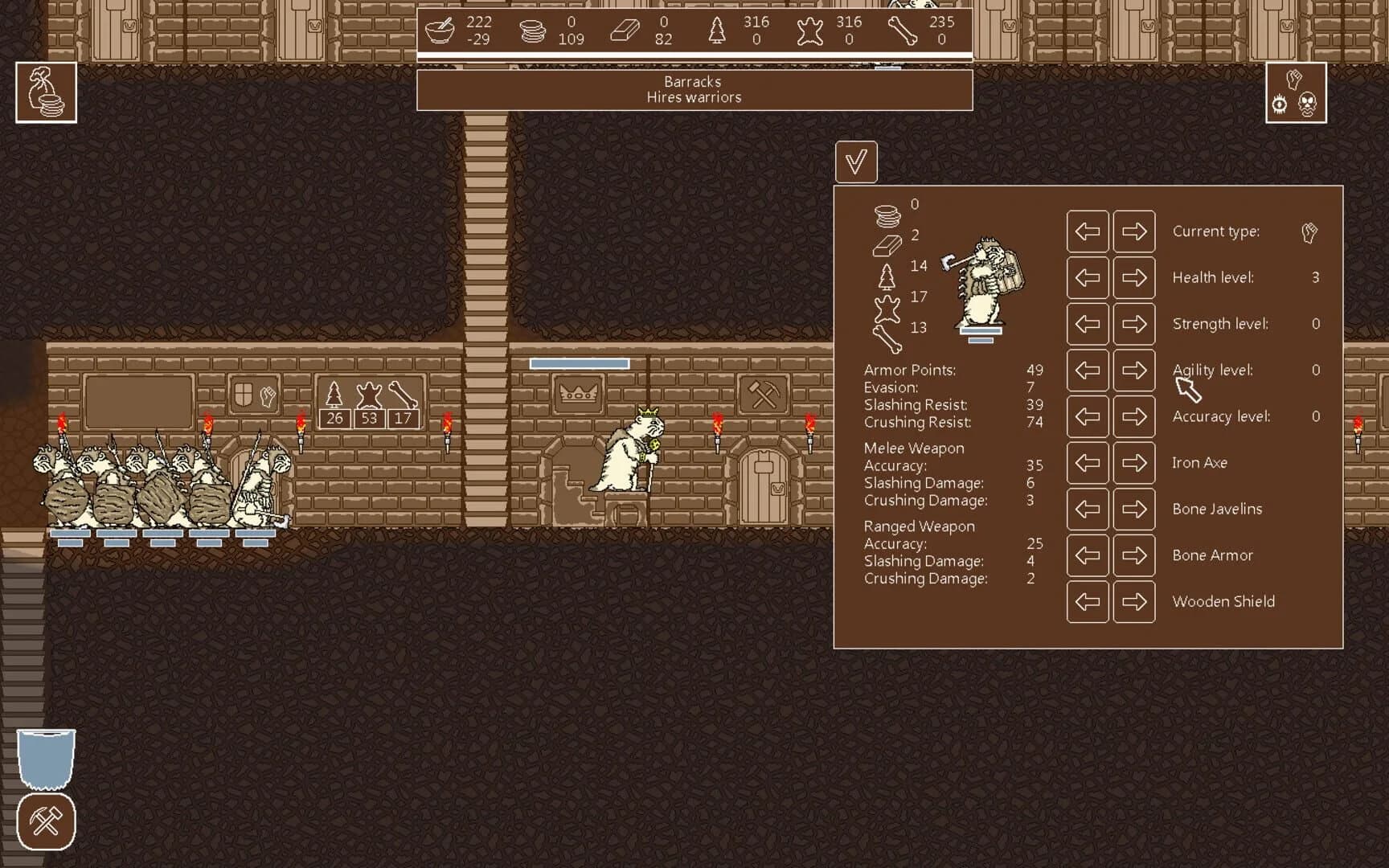
Task: Open the hammer-and-pickaxe build menu at bottom-left
Action: tap(46, 821)
